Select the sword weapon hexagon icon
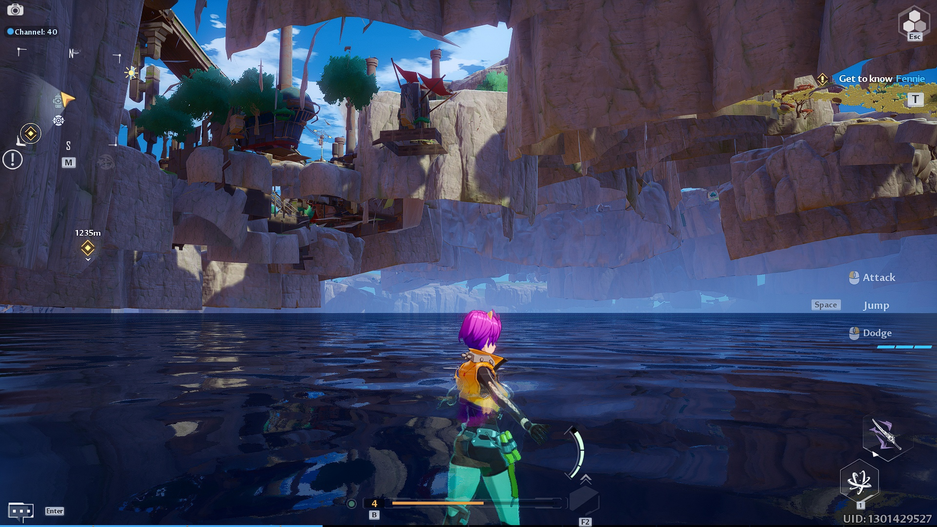Image resolution: width=937 pixels, height=527 pixels. tap(884, 436)
